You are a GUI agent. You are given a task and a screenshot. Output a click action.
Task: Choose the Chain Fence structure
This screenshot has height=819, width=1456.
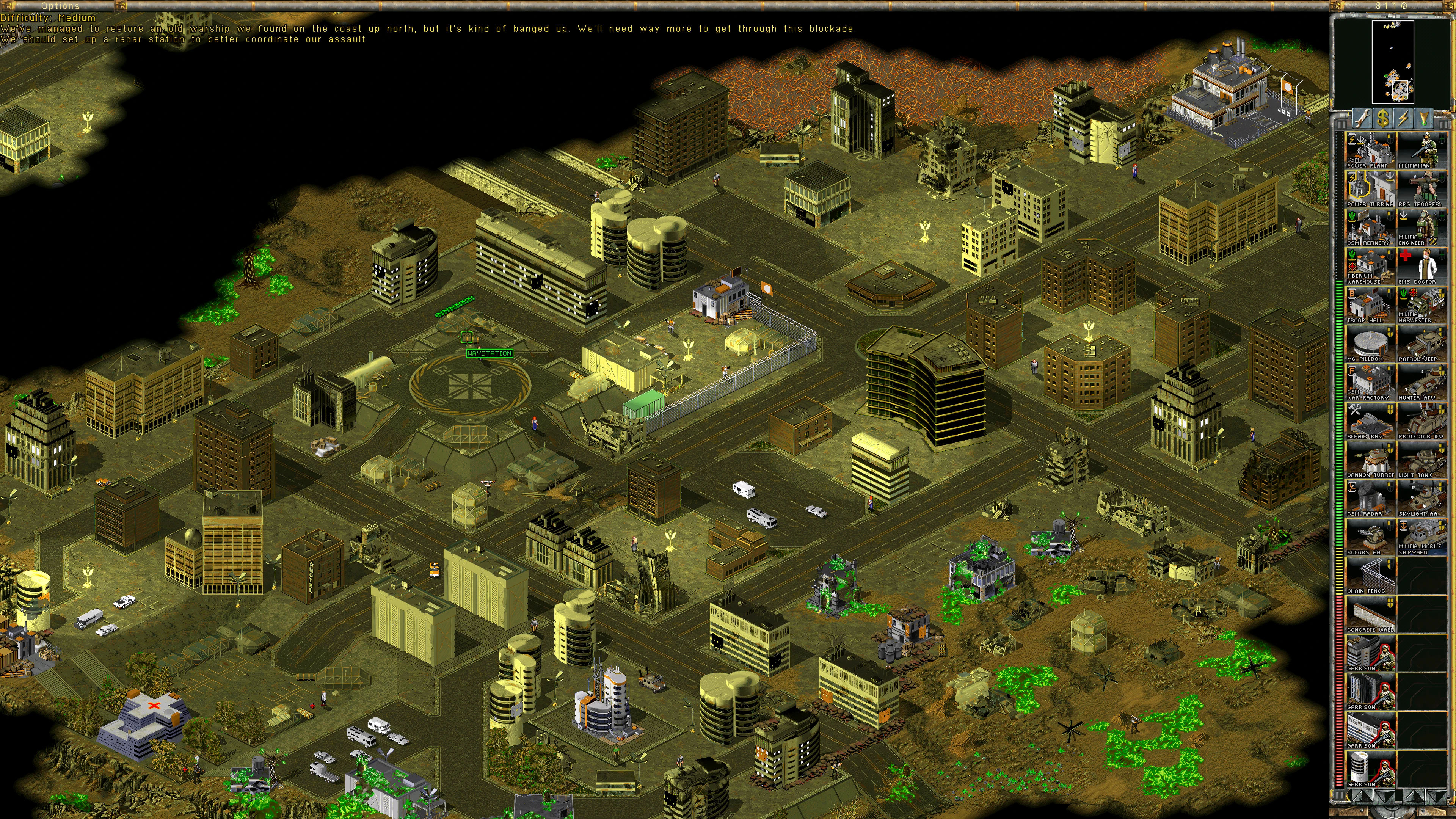coord(1370,576)
